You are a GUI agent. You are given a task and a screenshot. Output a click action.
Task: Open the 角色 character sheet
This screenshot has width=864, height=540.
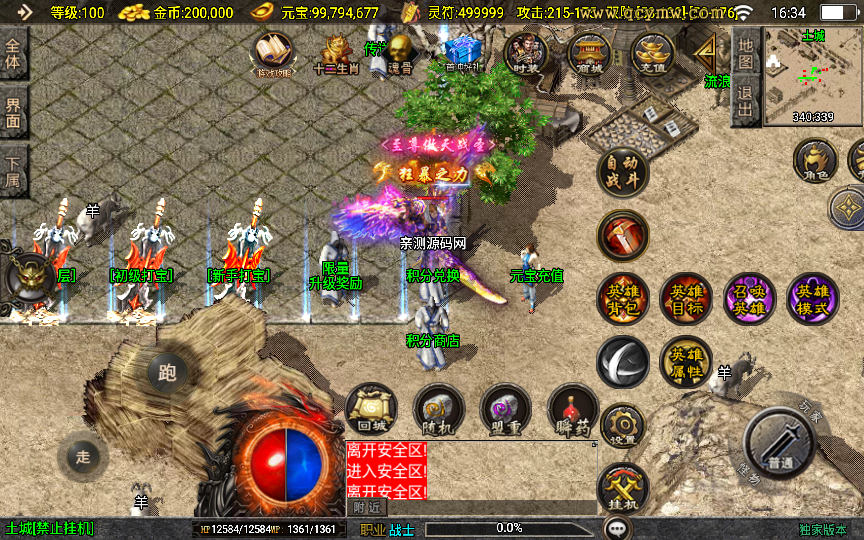coord(814,162)
